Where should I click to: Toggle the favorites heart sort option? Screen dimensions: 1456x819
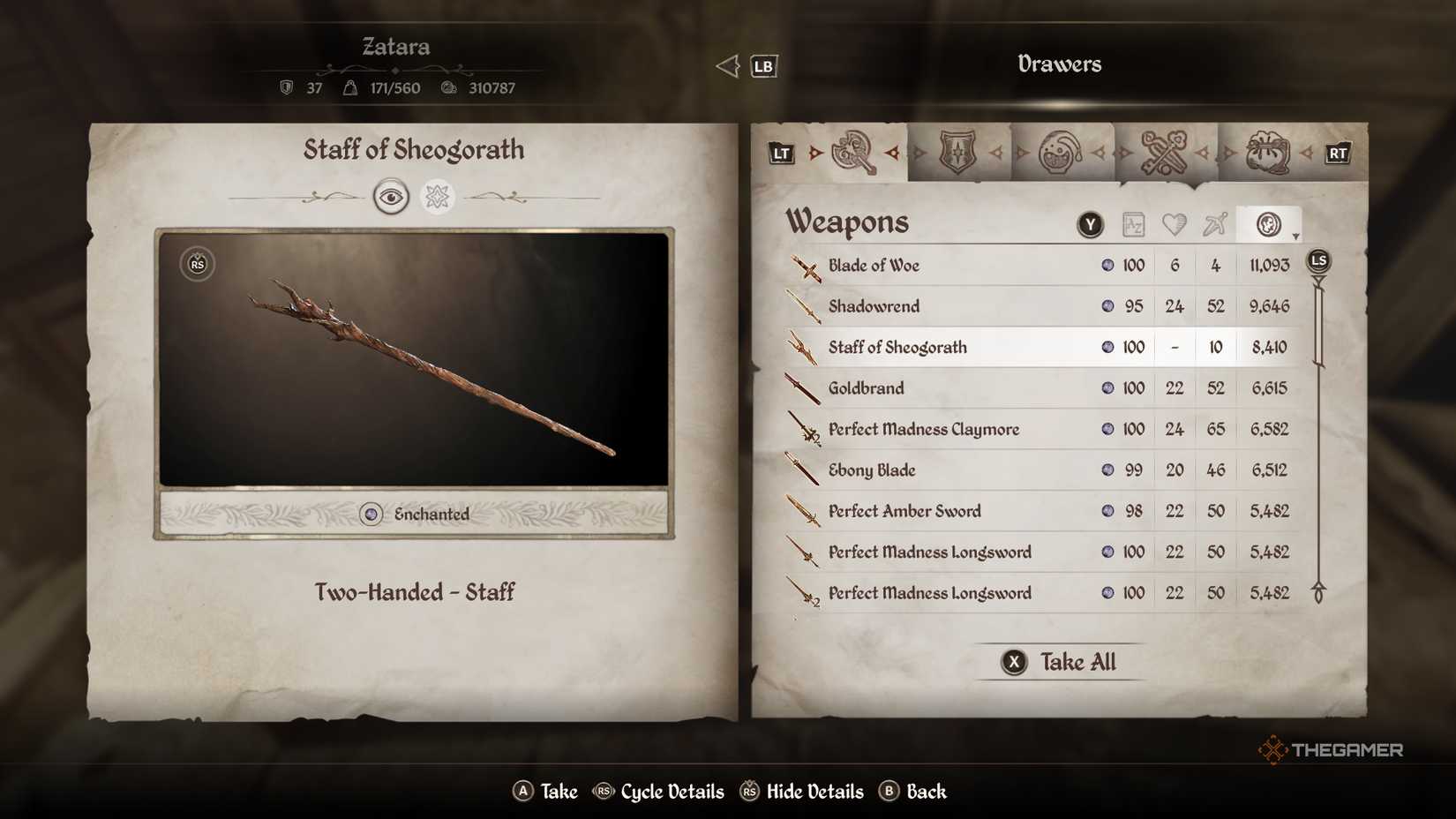pyautogui.click(x=1175, y=225)
